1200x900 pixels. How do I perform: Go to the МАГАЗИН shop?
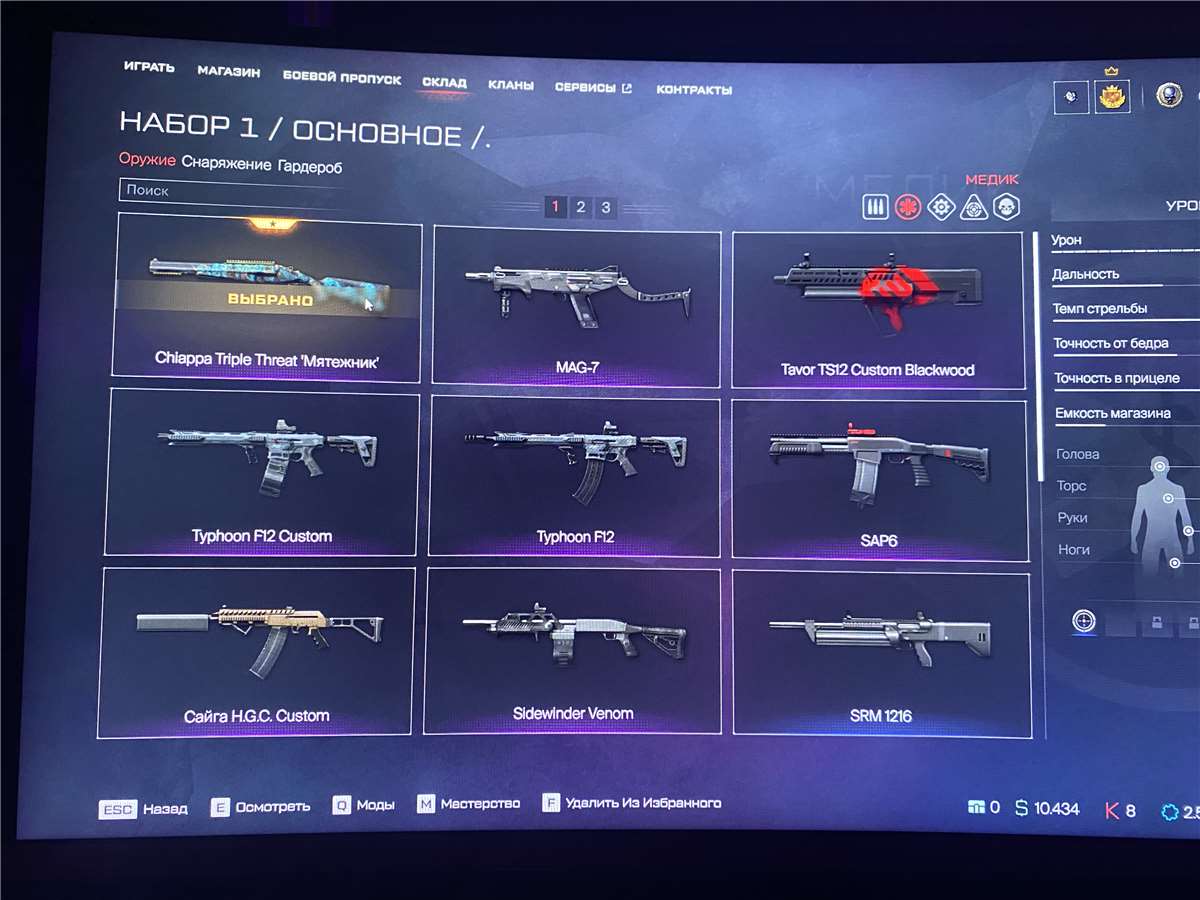228,72
